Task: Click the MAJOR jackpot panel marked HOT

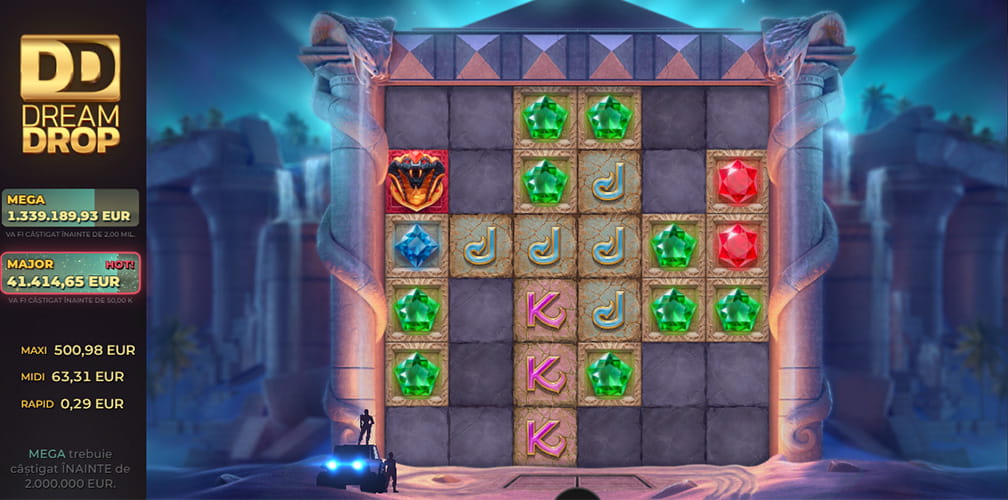Action: (70, 274)
